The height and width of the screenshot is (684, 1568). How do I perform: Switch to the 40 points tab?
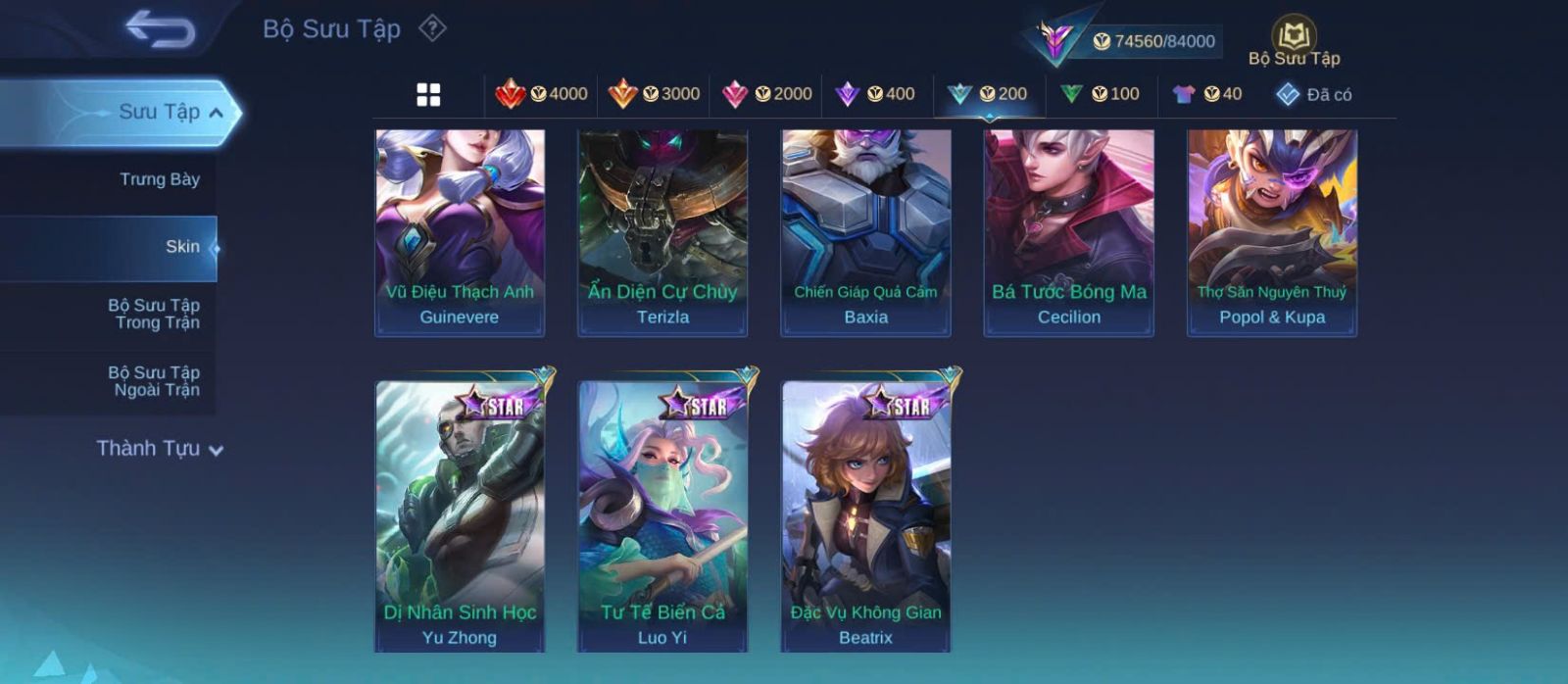[x=1207, y=94]
